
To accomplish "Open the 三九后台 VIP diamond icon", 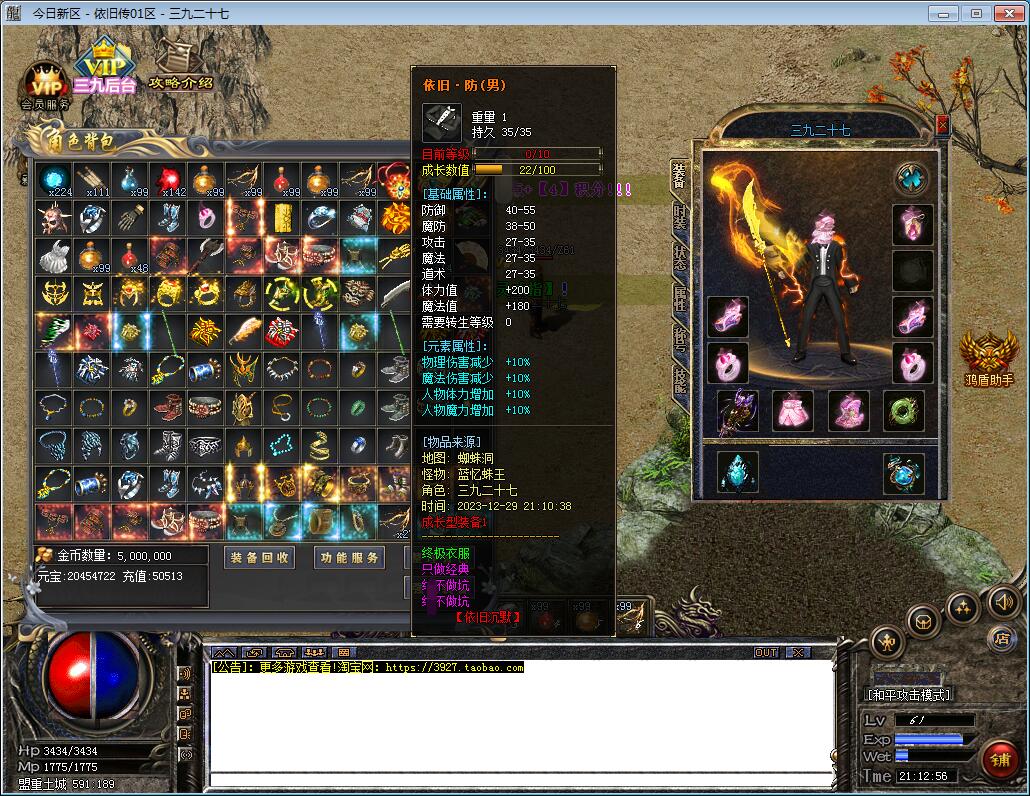I will [103, 66].
